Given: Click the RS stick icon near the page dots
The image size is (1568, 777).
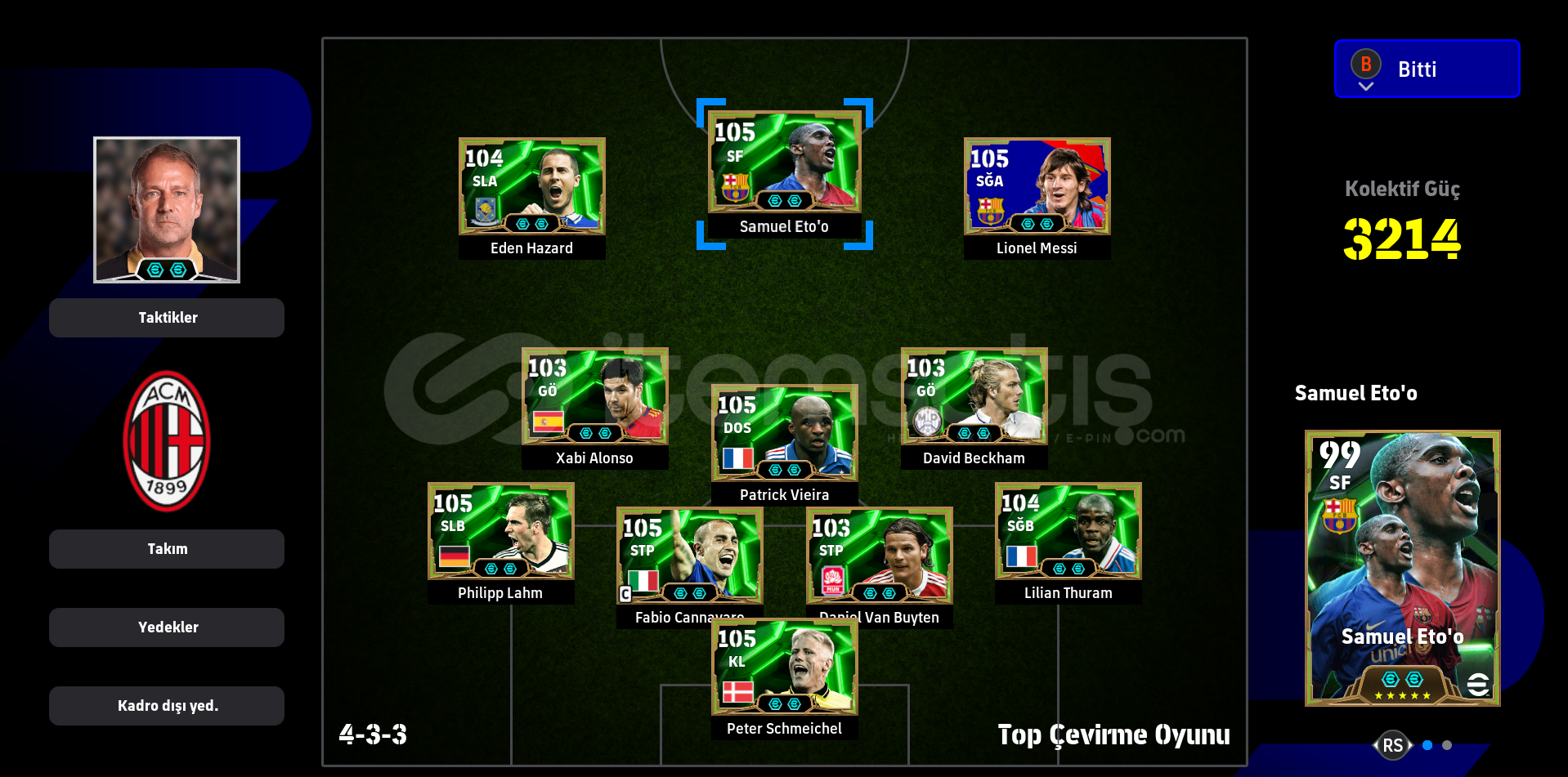Looking at the screenshot, I should coord(1394,744).
